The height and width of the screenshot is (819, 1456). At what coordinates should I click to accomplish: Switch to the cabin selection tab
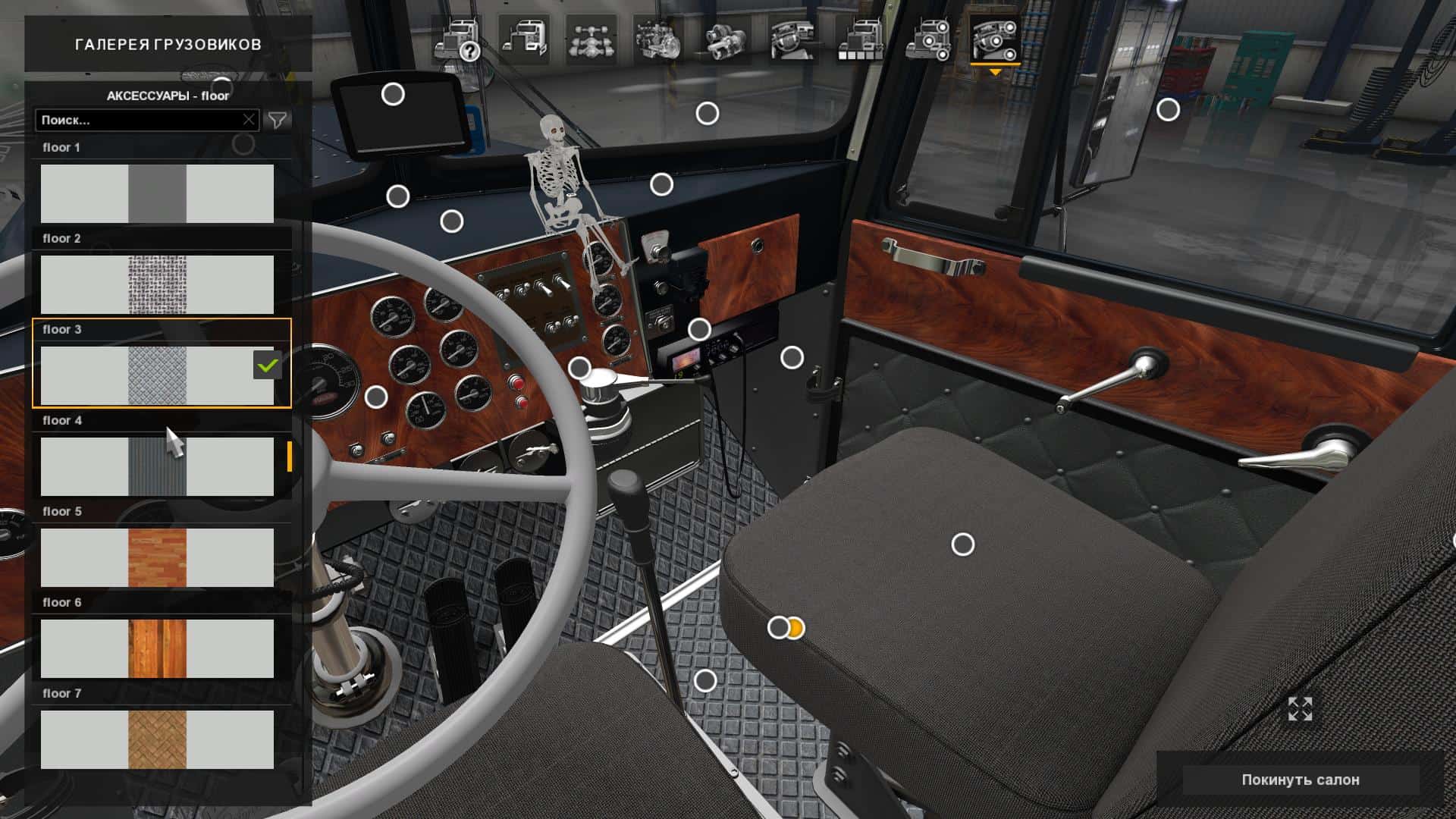(x=524, y=39)
